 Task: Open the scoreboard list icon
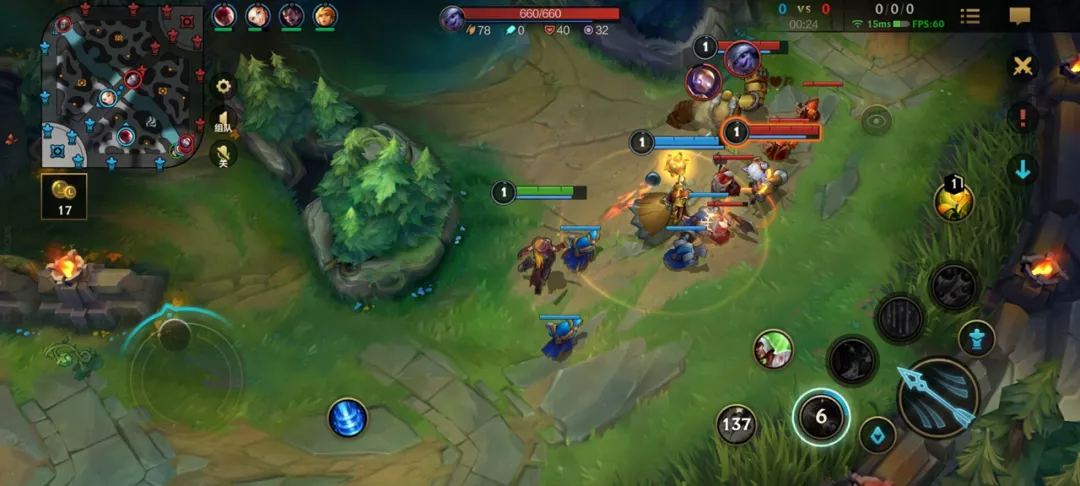click(x=970, y=16)
